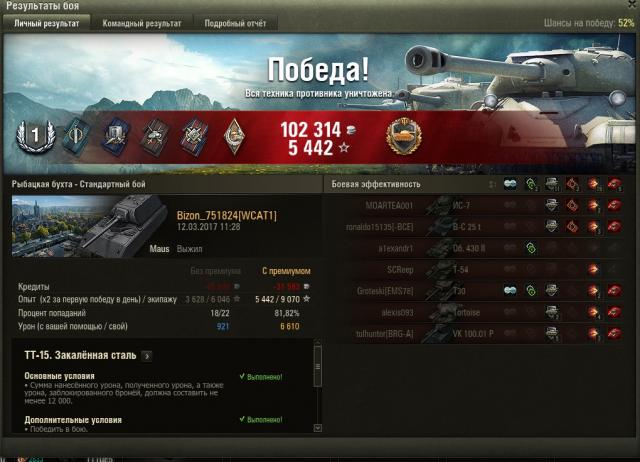Expand the ТТ-15 mission details arrow
The height and width of the screenshot is (462, 640).
[146, 354]
